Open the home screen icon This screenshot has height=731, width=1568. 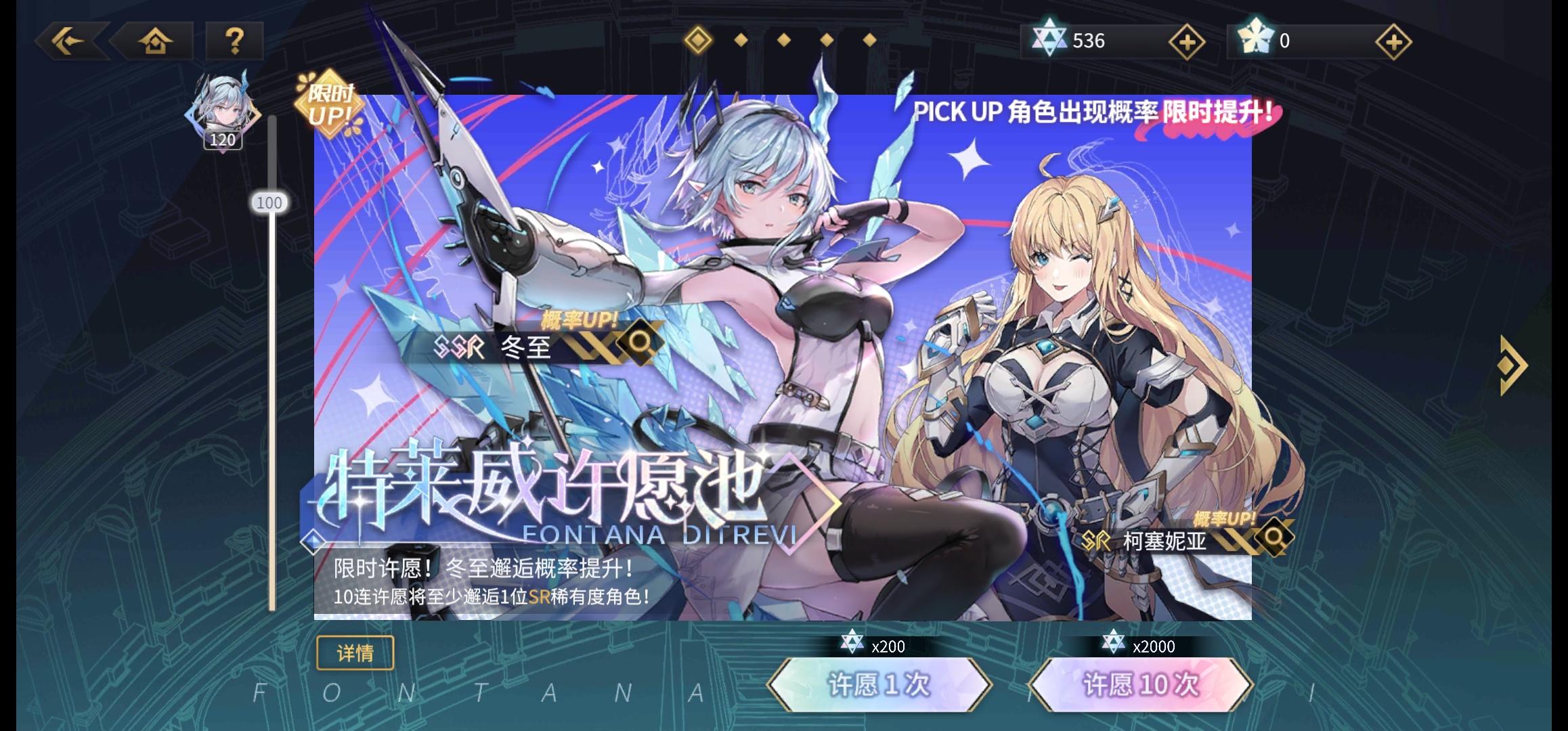tap(156, 42)
